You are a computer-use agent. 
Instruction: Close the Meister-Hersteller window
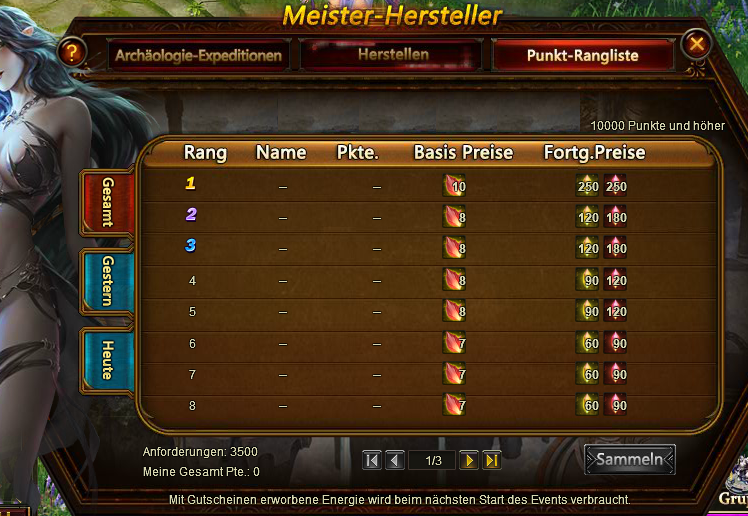point(697,44)
